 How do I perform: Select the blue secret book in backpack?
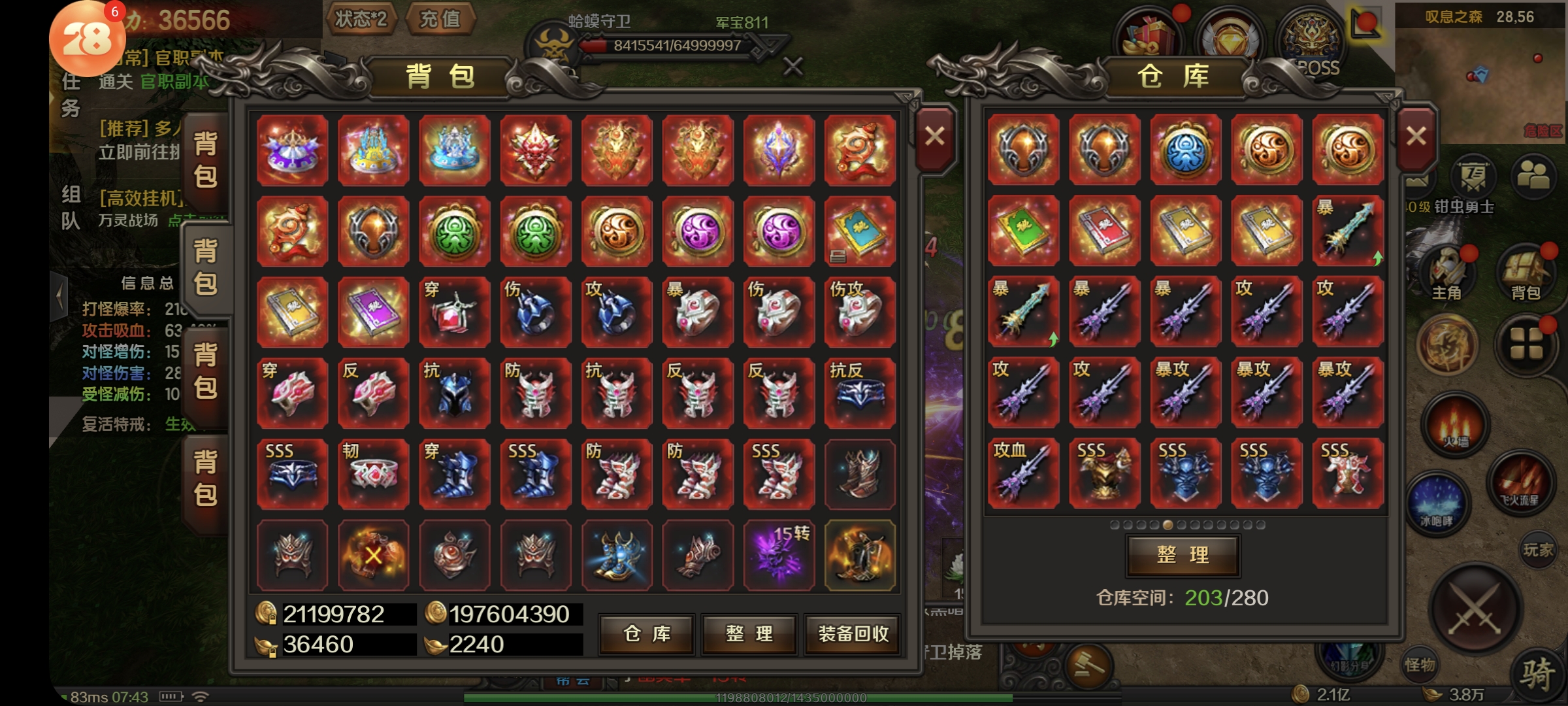pos(860,231)
